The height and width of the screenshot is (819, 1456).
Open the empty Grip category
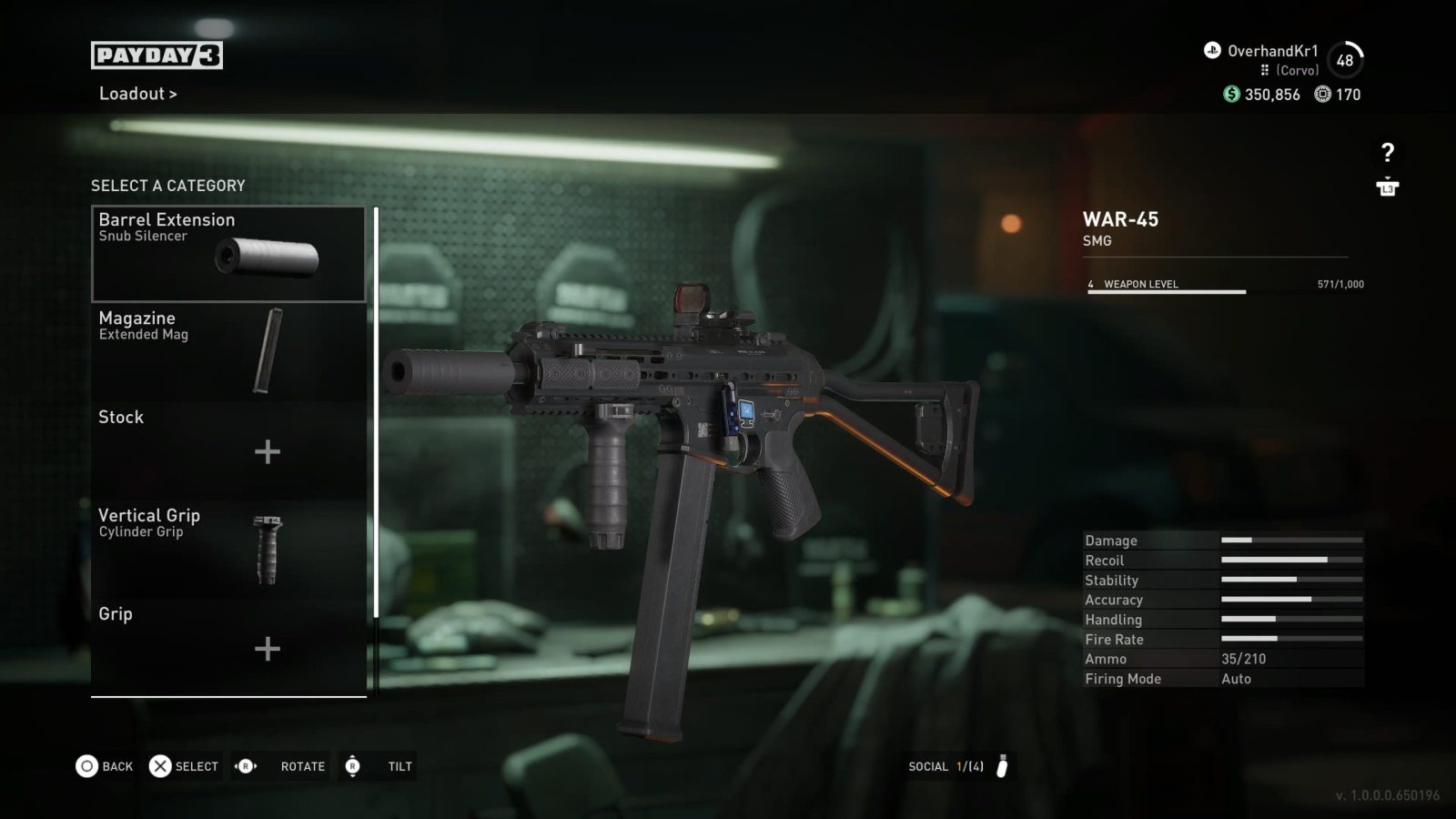click(x=228, y=646)
